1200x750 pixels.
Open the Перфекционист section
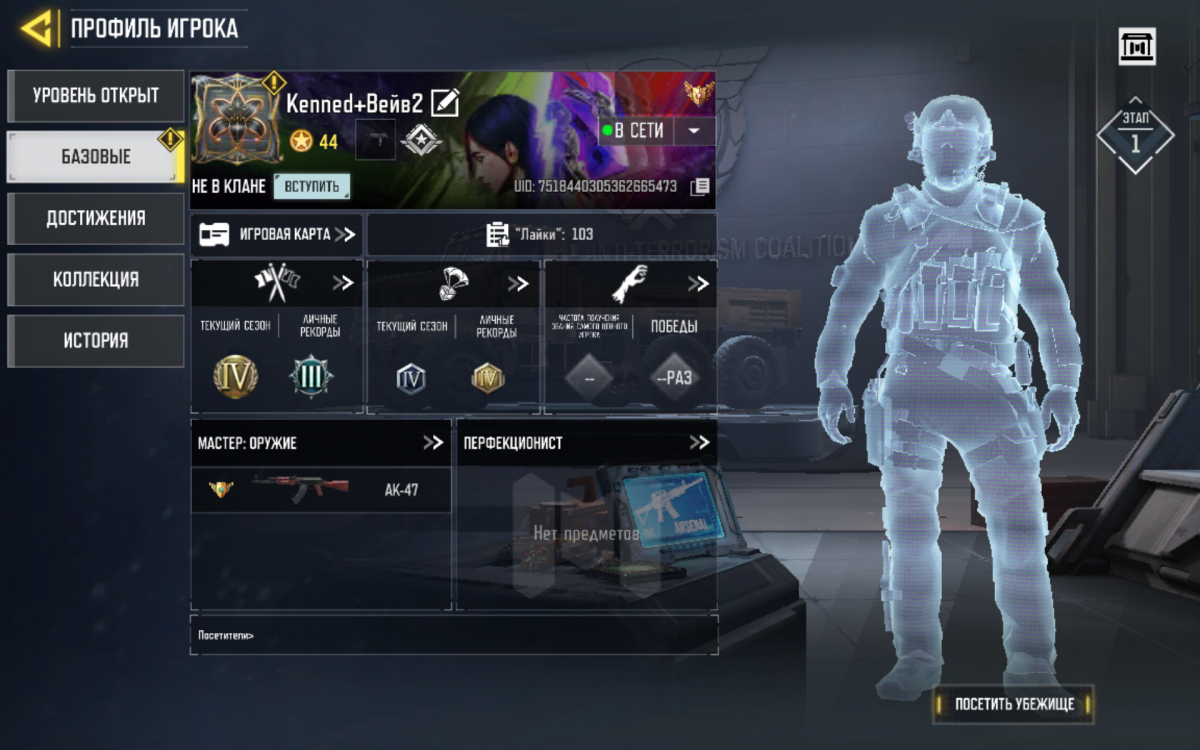[698, 442]
